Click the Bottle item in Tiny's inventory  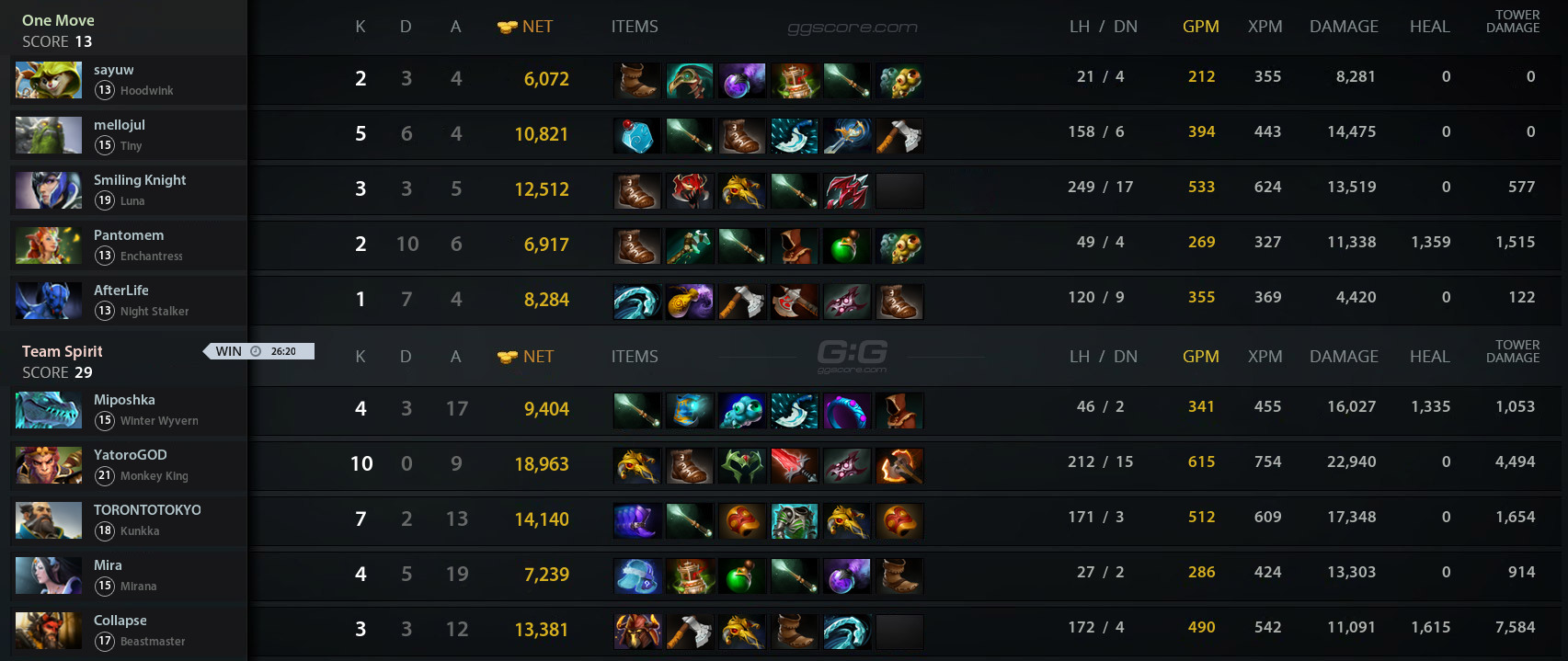tap(636, 136)
